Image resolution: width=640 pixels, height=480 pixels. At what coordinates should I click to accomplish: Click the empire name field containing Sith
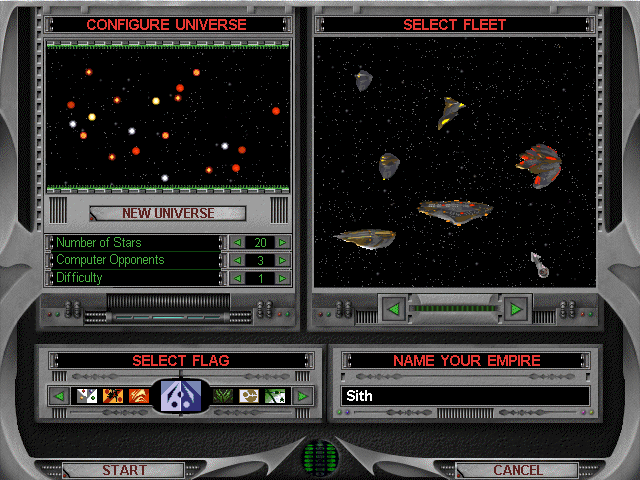click(465, 396)
